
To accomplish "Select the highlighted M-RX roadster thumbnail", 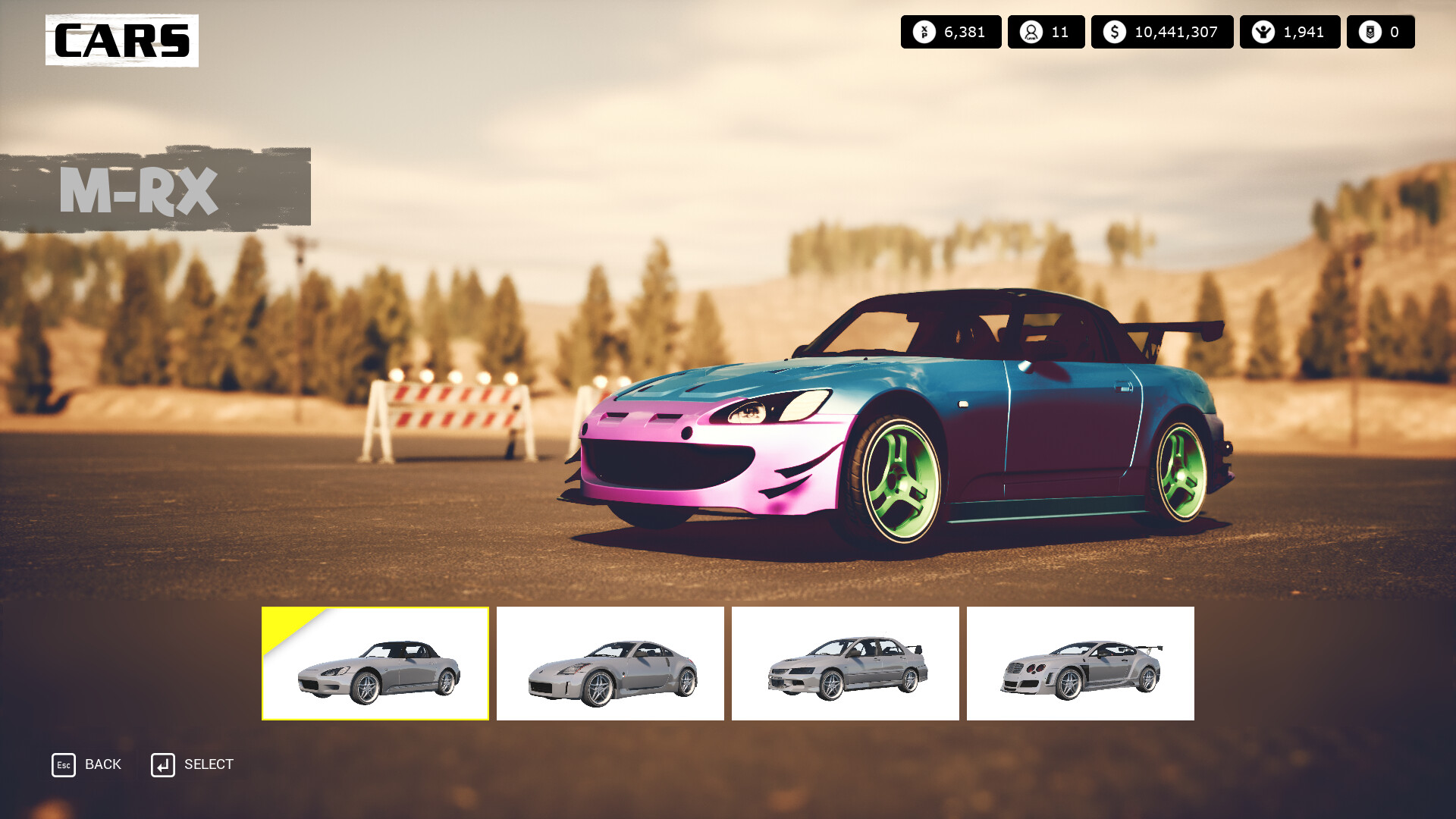I will pyautogui.click(x=375, y=662).
